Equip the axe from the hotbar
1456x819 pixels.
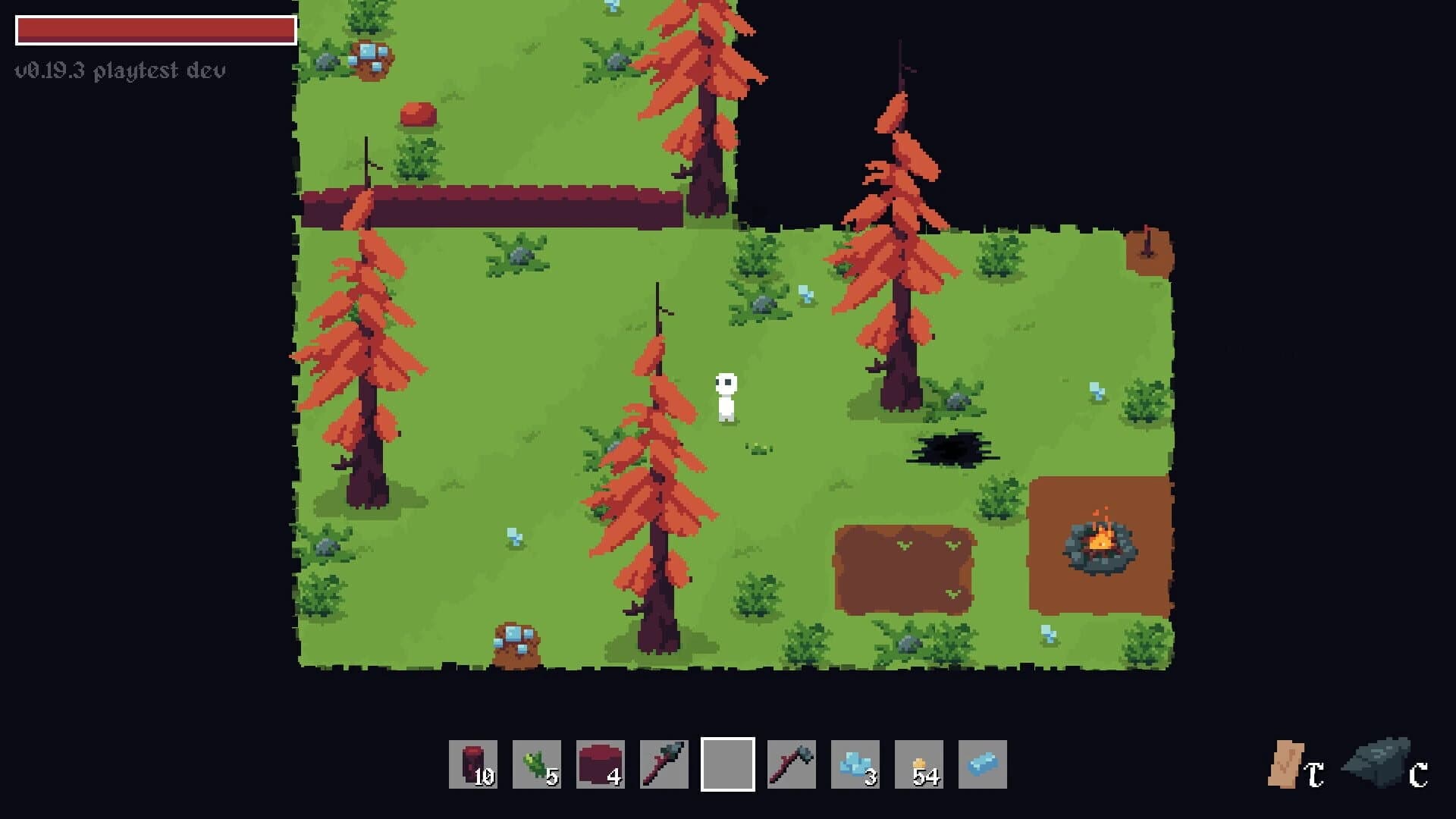(x=792, y=764)
